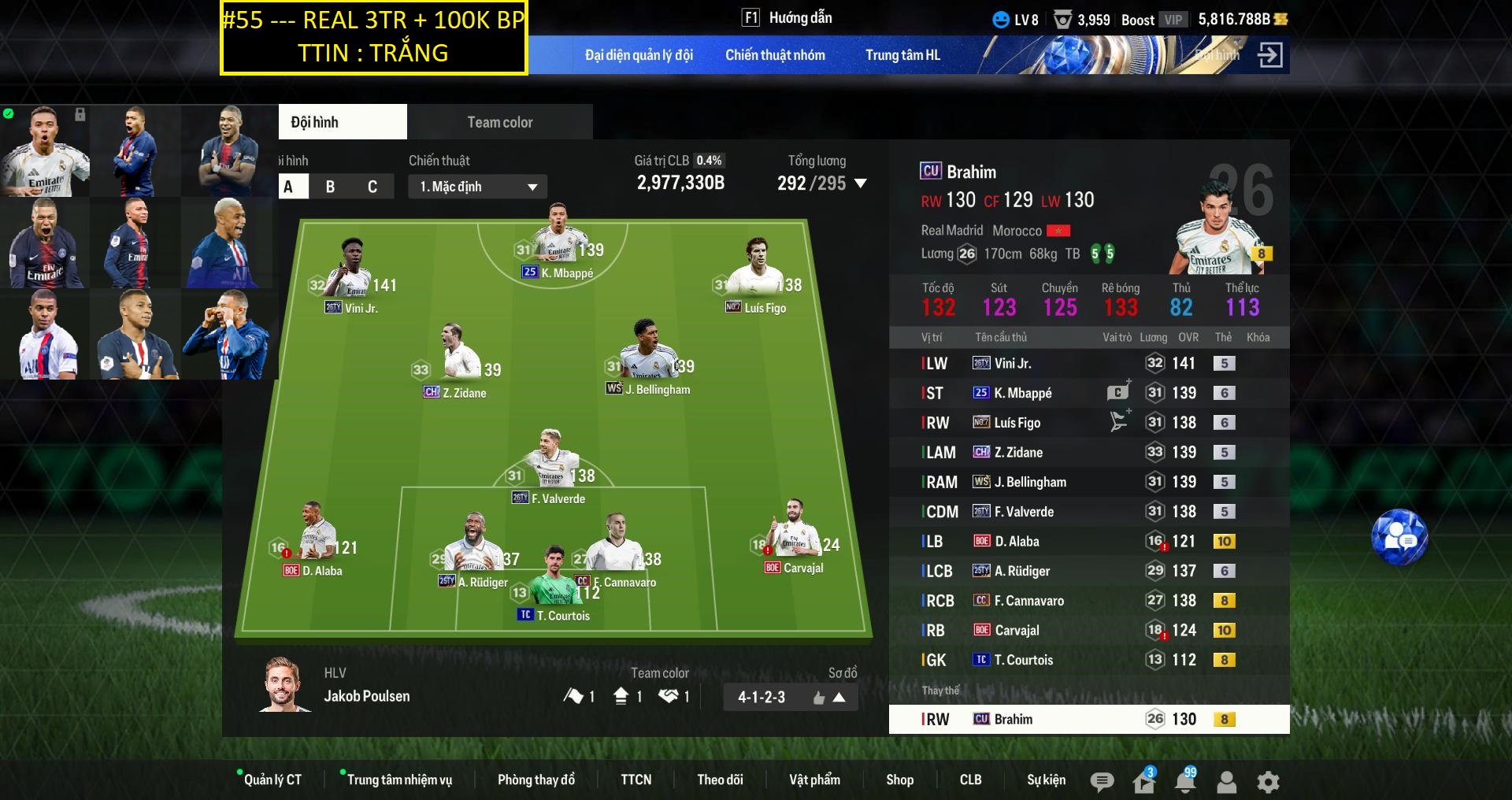This screenshot has height=800, width=1512.
Task: Expand the formation triangle next to 4-1-2-3
Action: pyautogui.click(x=841, y=697)
